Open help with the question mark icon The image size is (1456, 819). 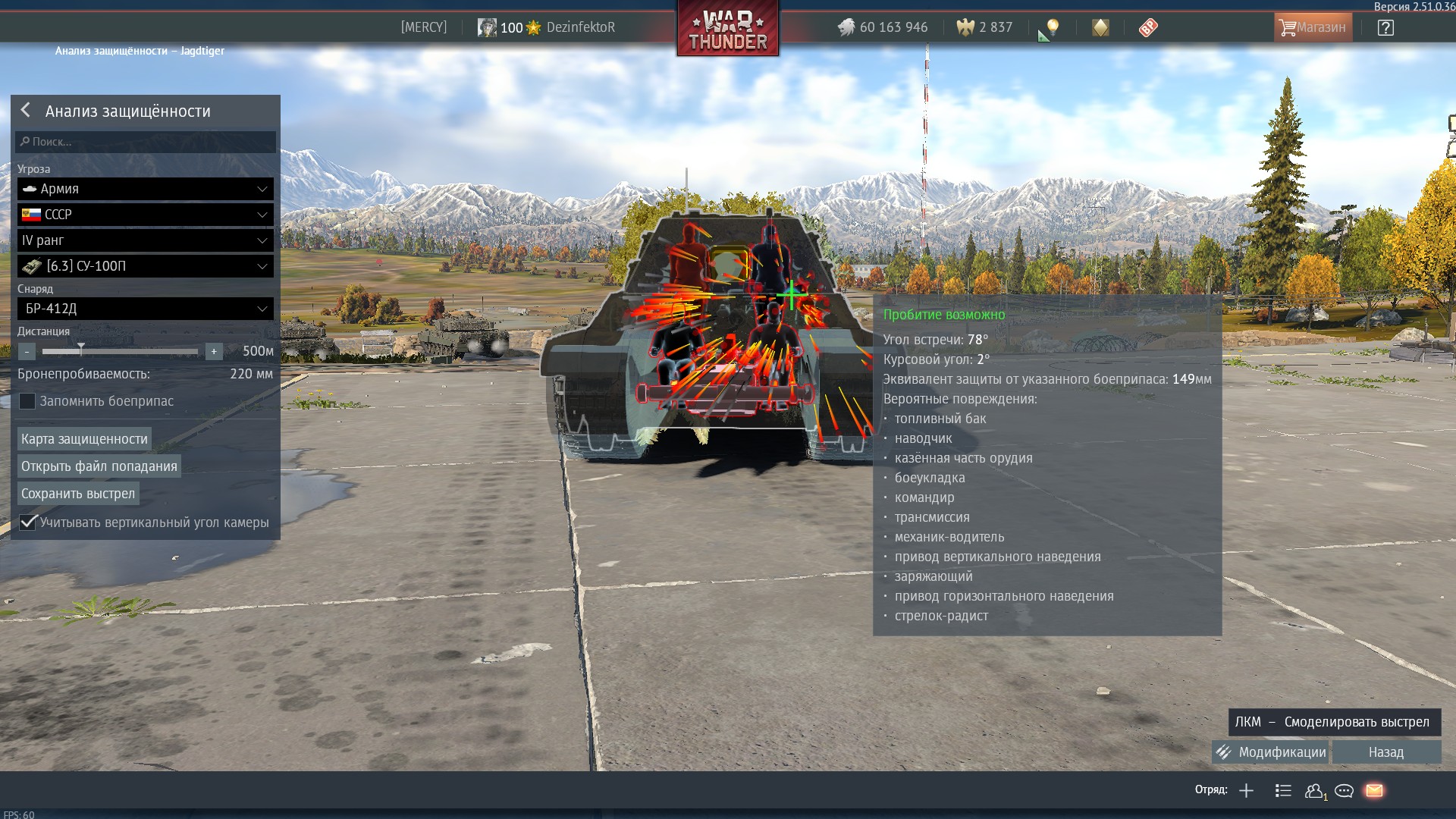click(x=1385, y=28)
